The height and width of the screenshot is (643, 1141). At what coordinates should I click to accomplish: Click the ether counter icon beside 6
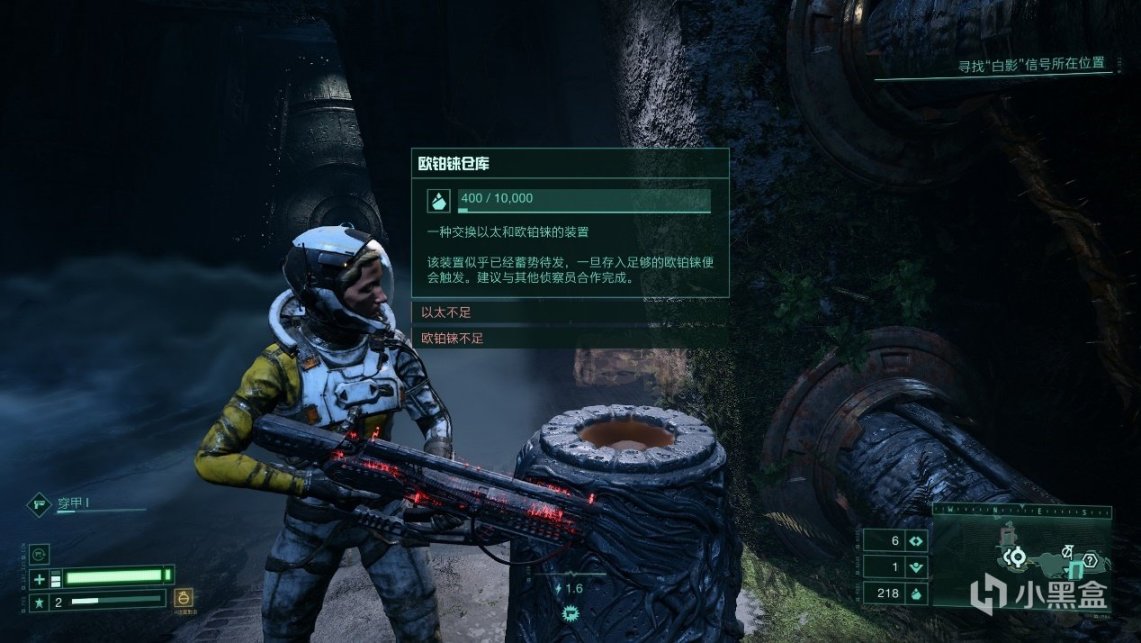[x=916, y=541]
